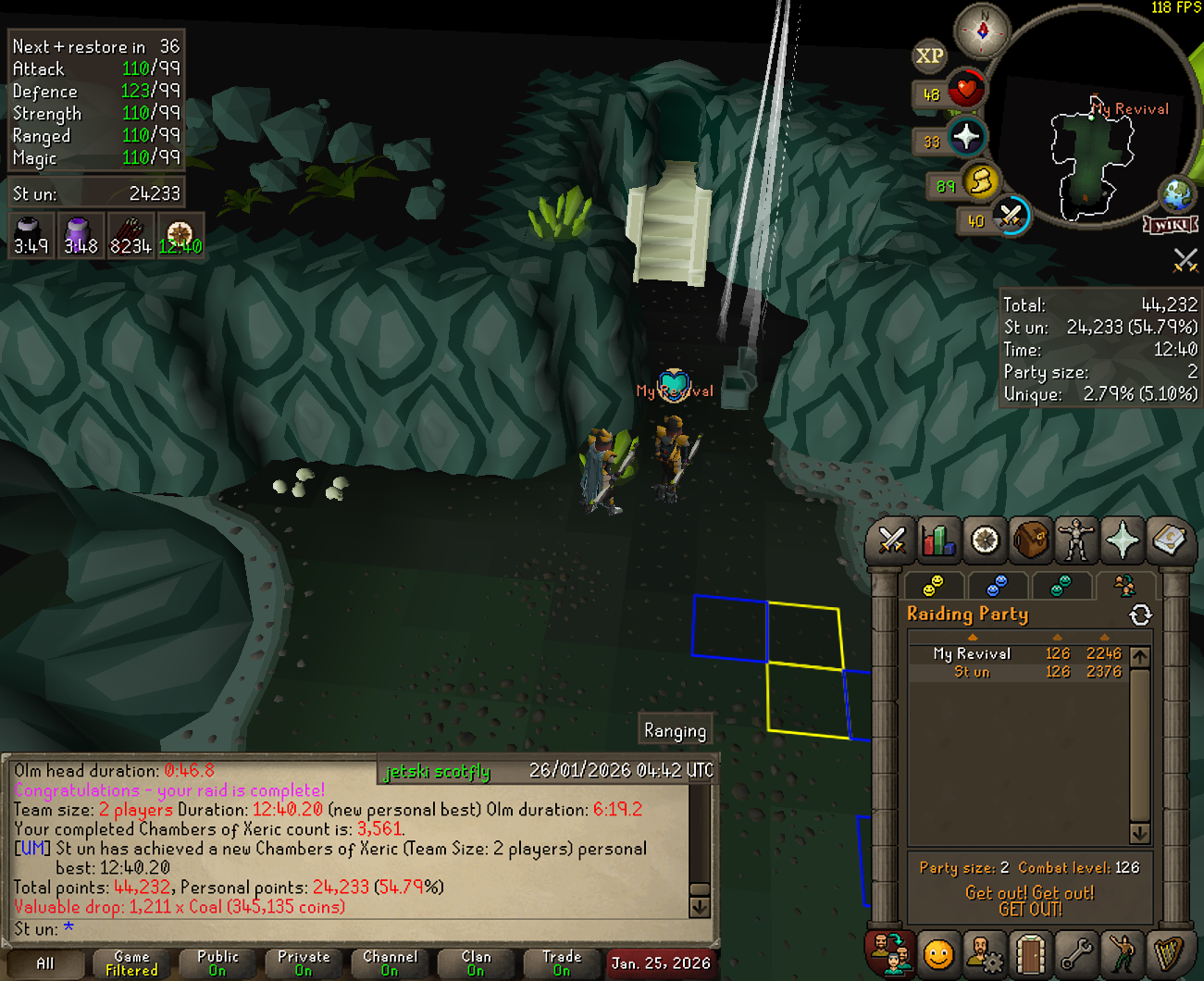Image resolution: width=1204 pixels, height=981 pixels.
Task: Open the Inventory backpack tab
Action: (x=1030, y=540)
